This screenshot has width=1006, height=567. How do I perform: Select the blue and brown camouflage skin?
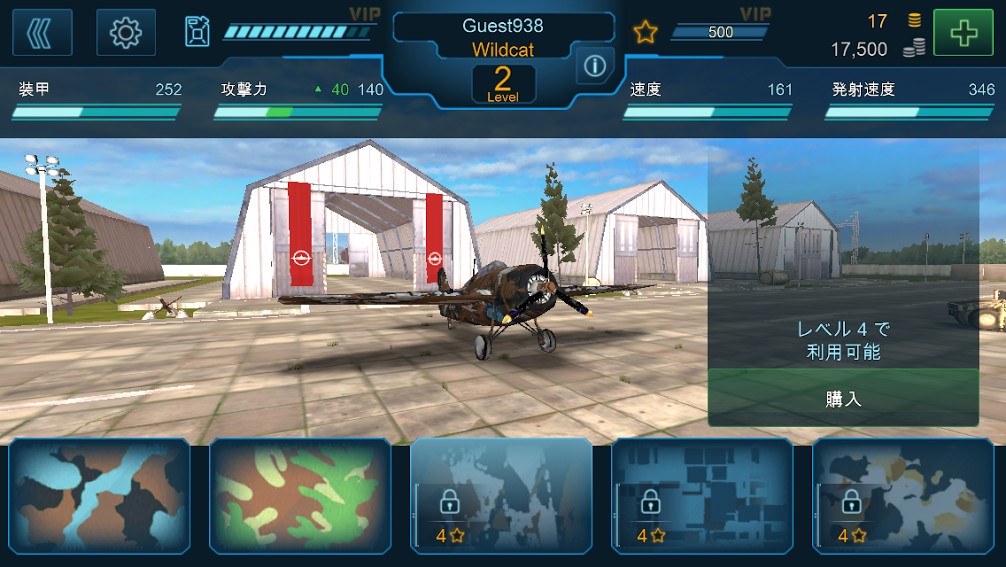tap(99, 495)
